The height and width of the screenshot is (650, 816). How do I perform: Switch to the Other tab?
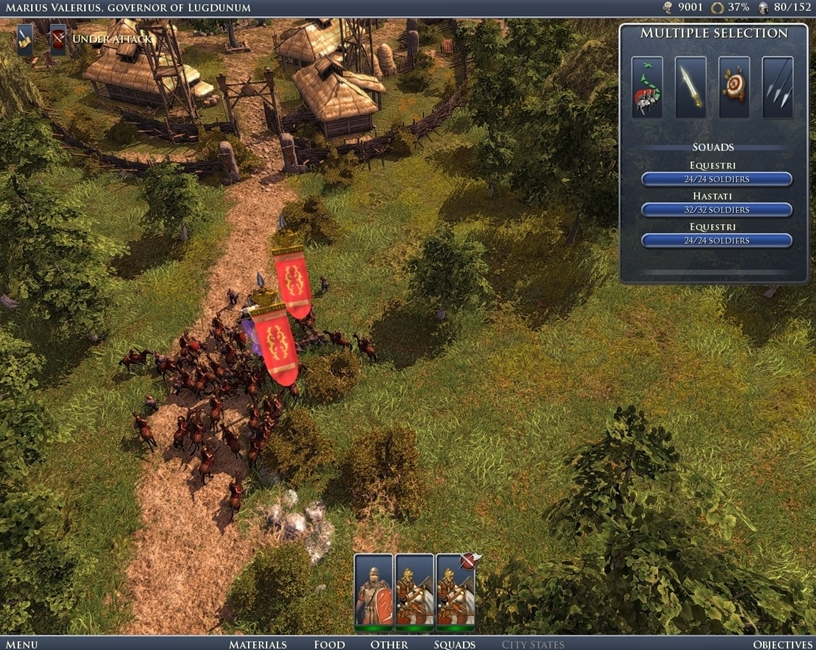click(389, 644)
